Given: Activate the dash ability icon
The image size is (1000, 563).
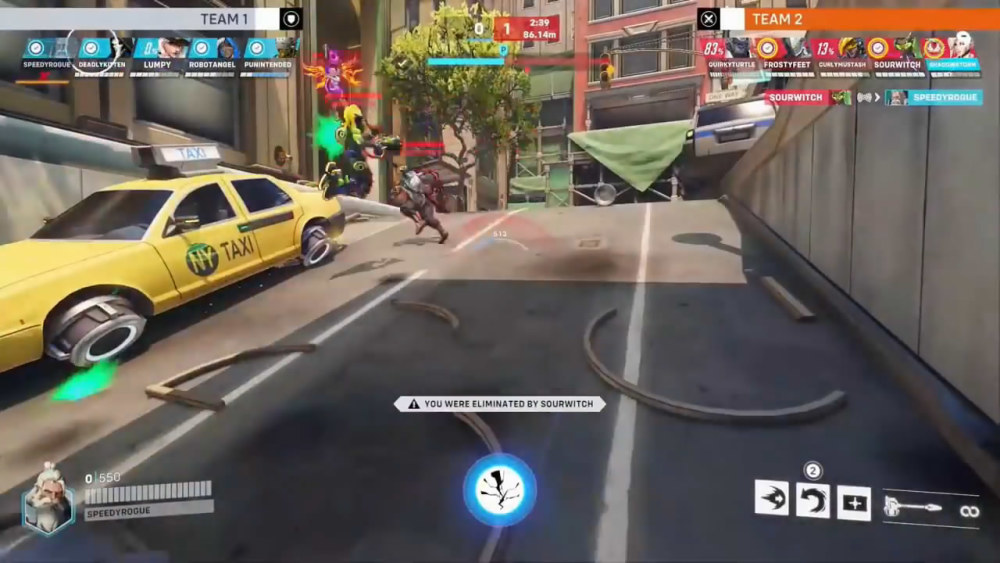Looking at the screenshot, I should tap(771, 498).
